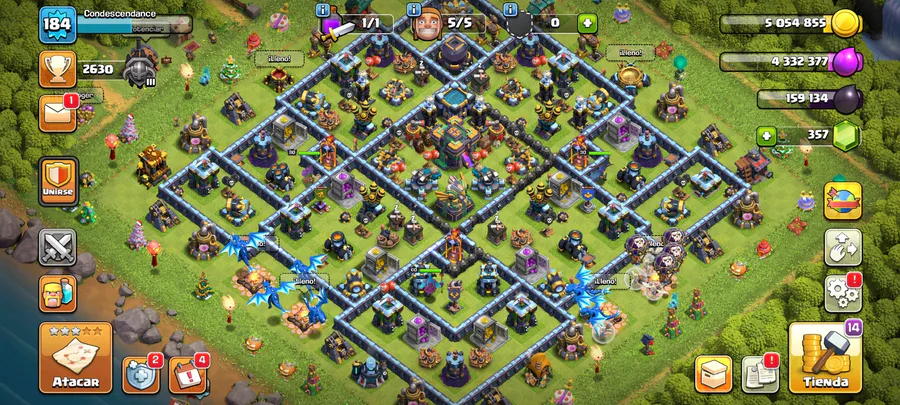Open the globe with red ribbon button
This screenshot has height=405, width=900.
coord(842,199)
